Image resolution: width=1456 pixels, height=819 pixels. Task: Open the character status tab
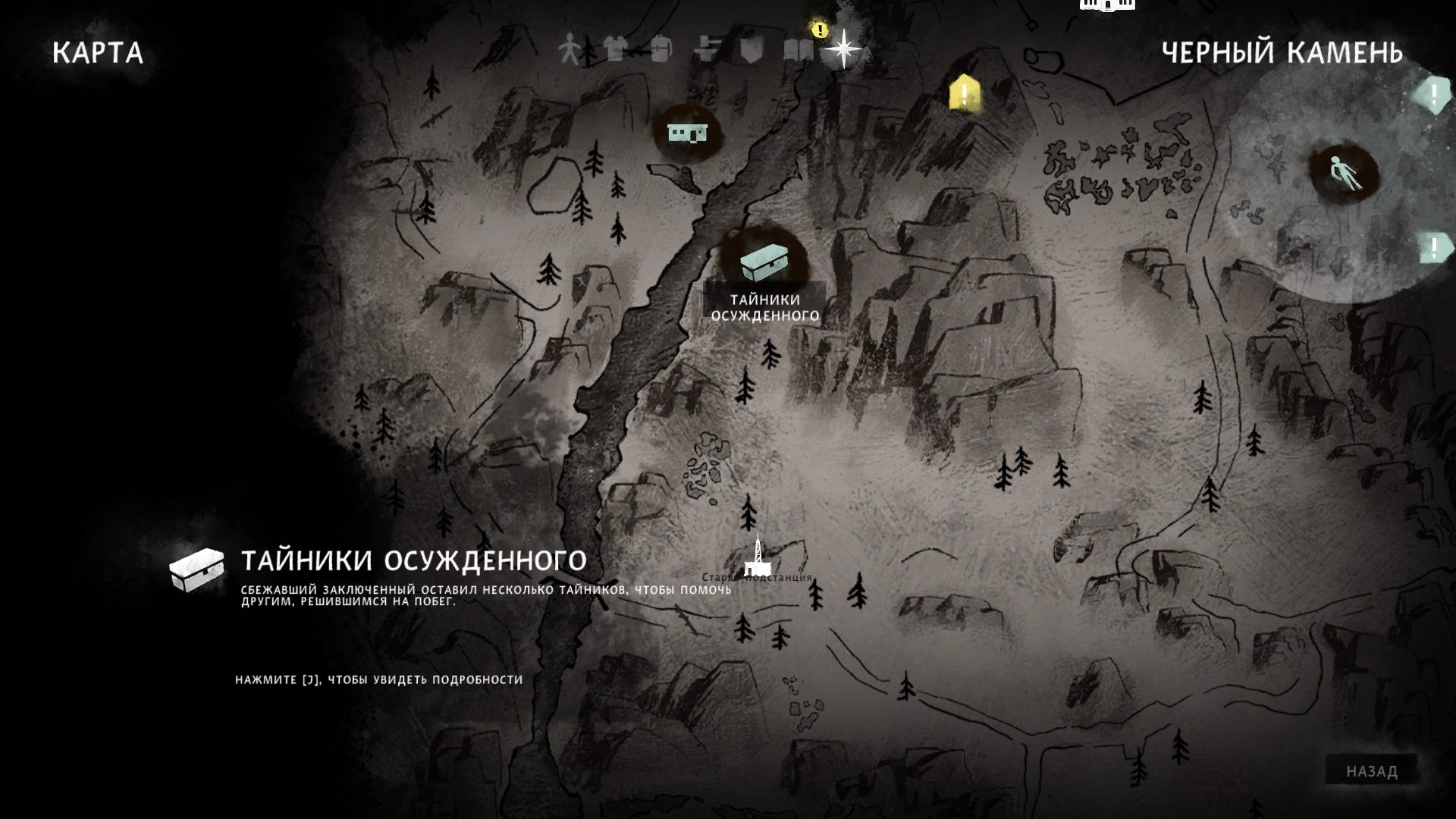tap(569, 50)
